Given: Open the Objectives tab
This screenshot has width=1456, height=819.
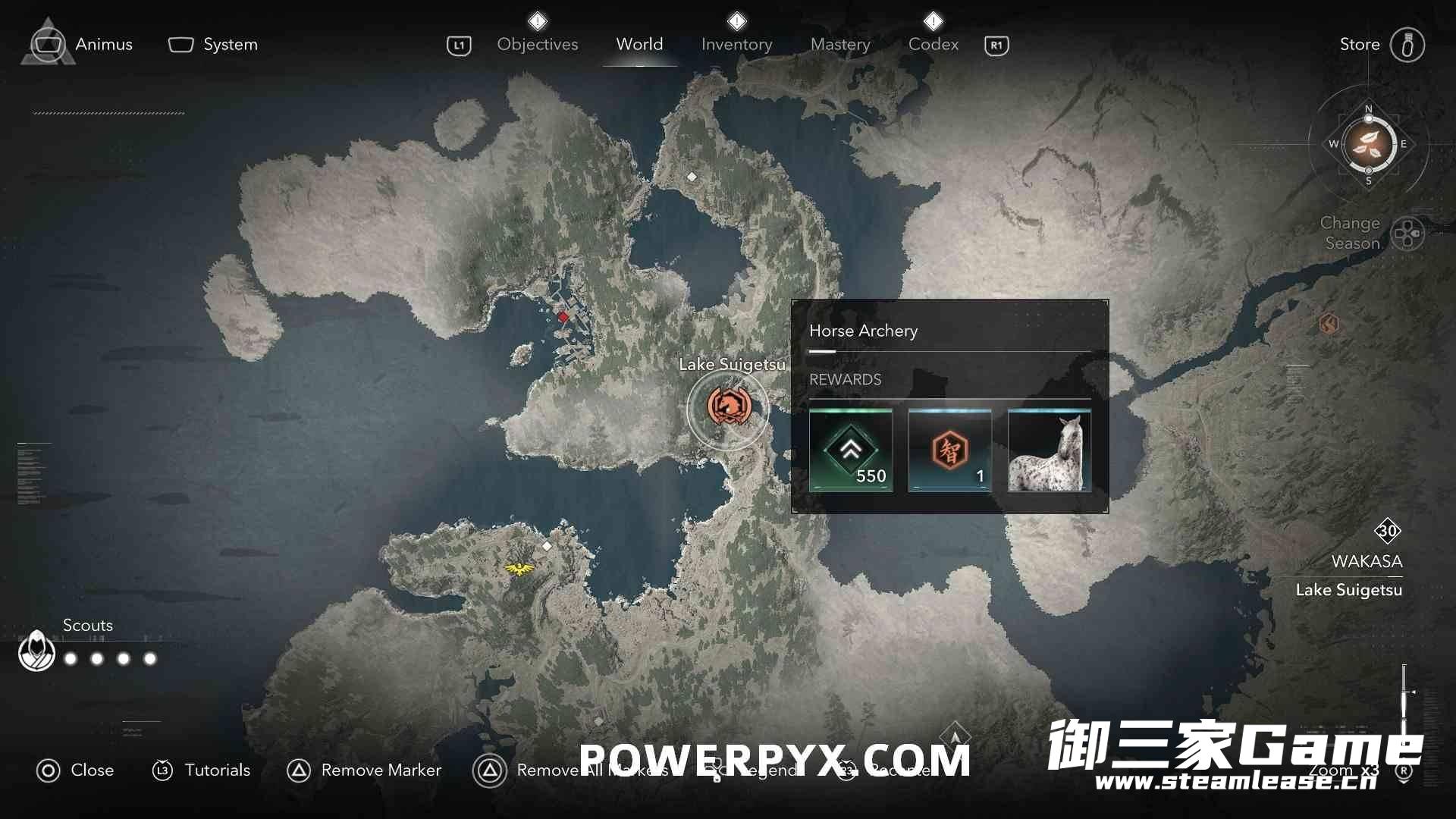Looking at the screenshot, I should point(537,45).
